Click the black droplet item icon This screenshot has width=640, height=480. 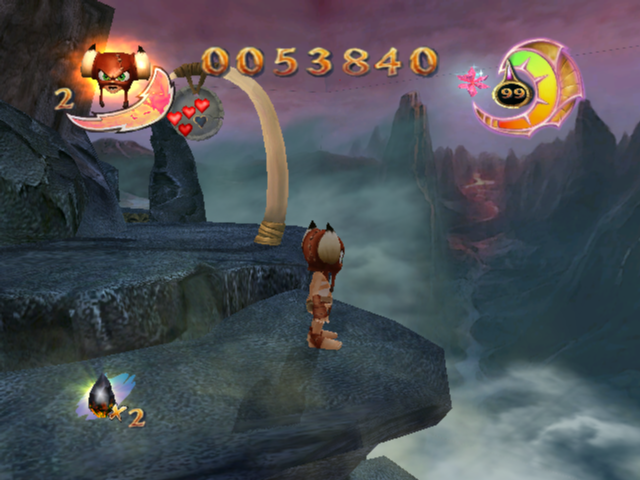[101, 396]
